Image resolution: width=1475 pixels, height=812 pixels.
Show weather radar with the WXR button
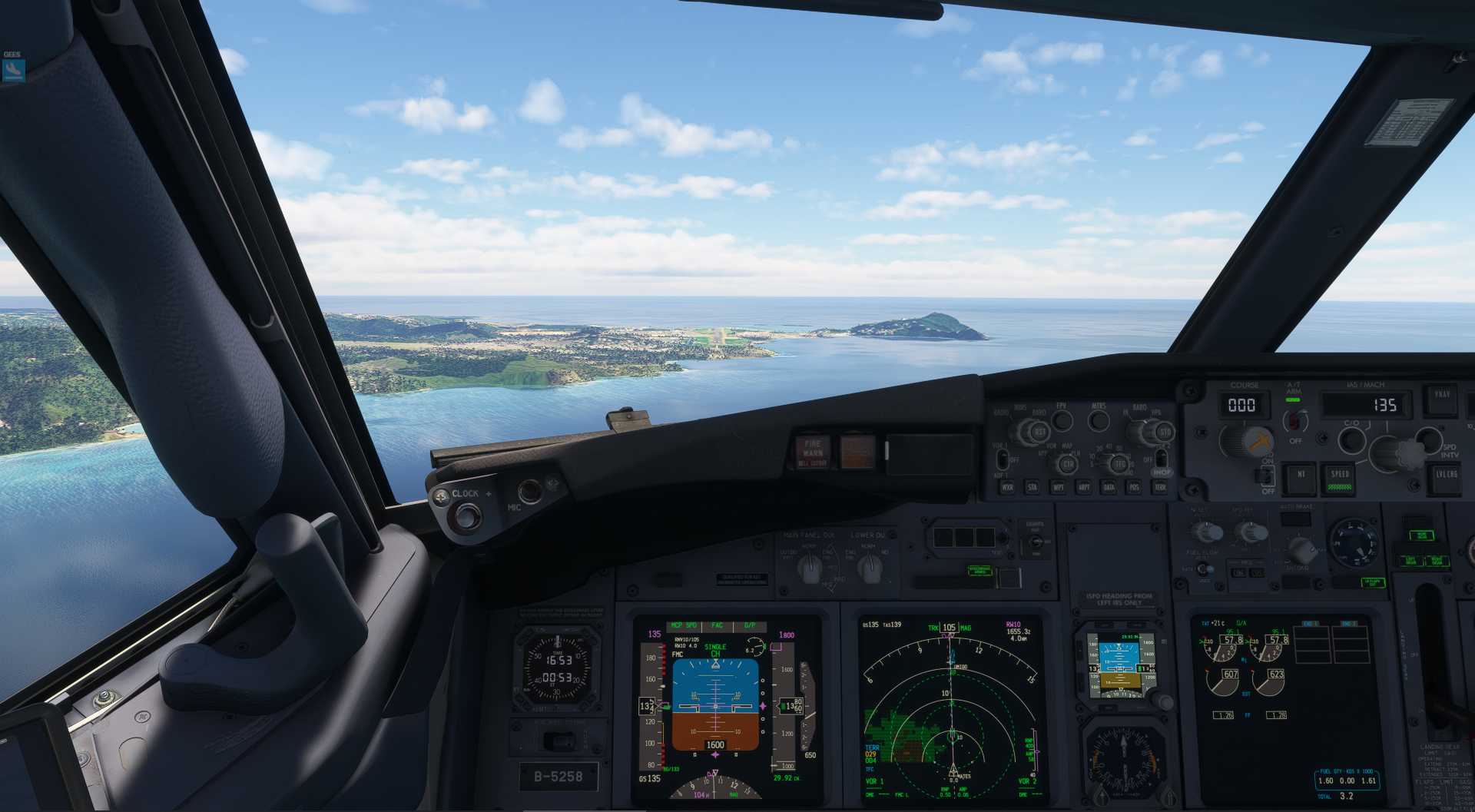[x=1007, y=487]
